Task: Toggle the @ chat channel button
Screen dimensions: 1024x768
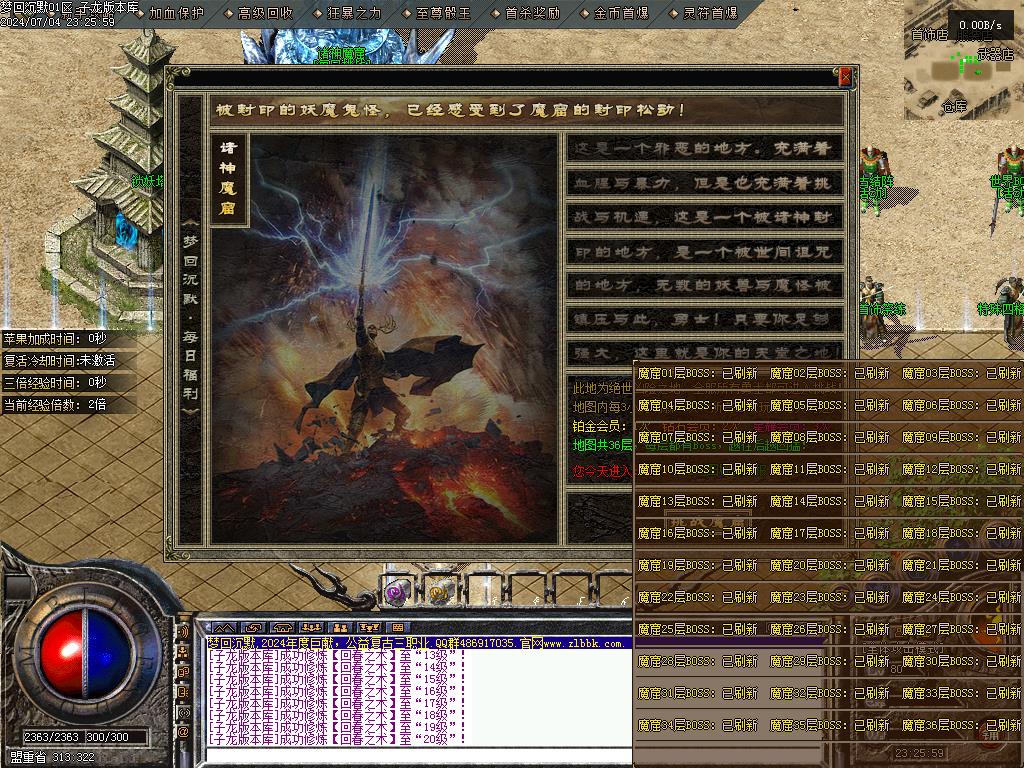Action: click(x=183, y=732)
